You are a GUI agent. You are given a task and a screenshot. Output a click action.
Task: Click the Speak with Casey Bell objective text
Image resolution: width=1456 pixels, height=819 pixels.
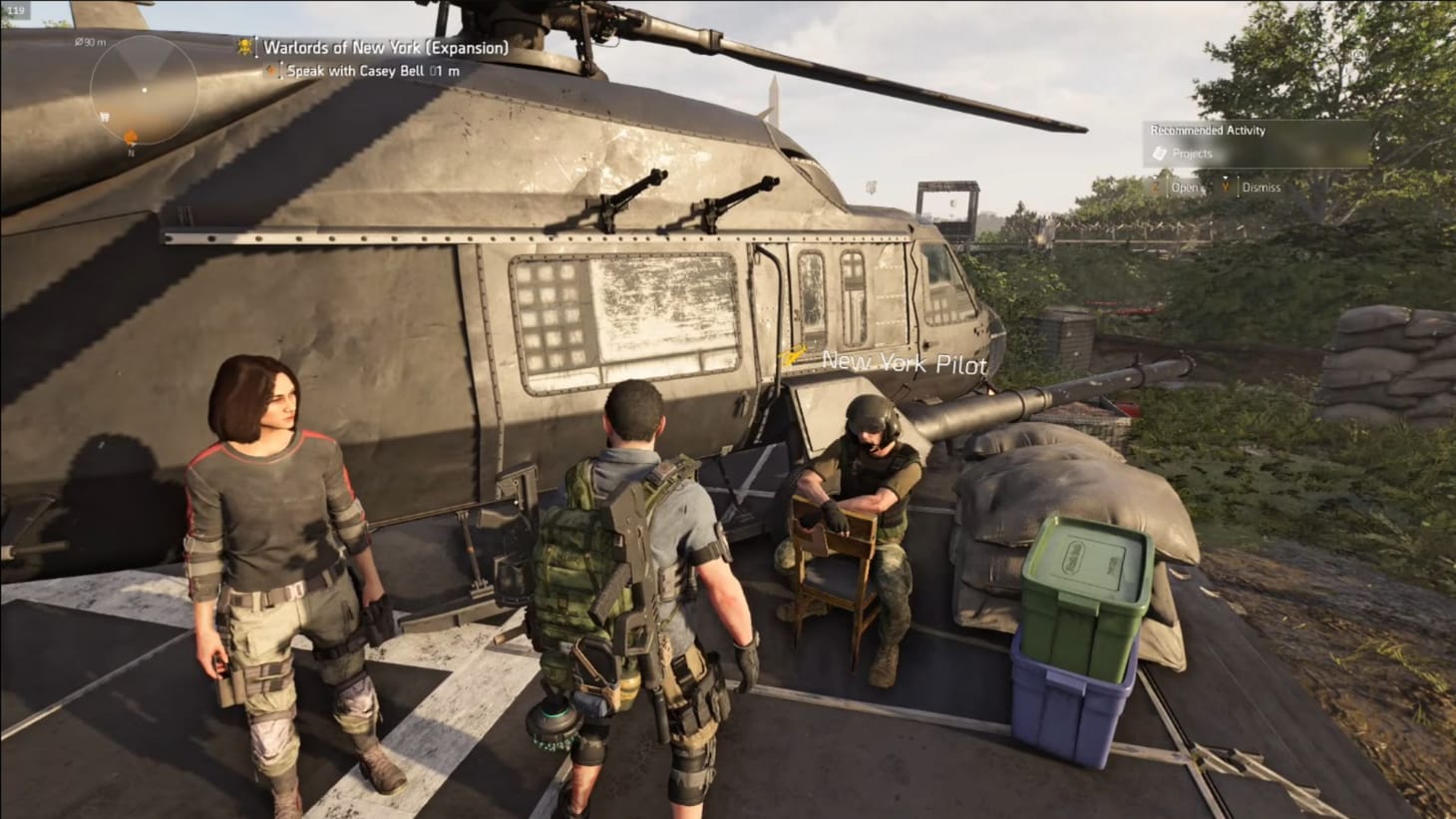355,71
